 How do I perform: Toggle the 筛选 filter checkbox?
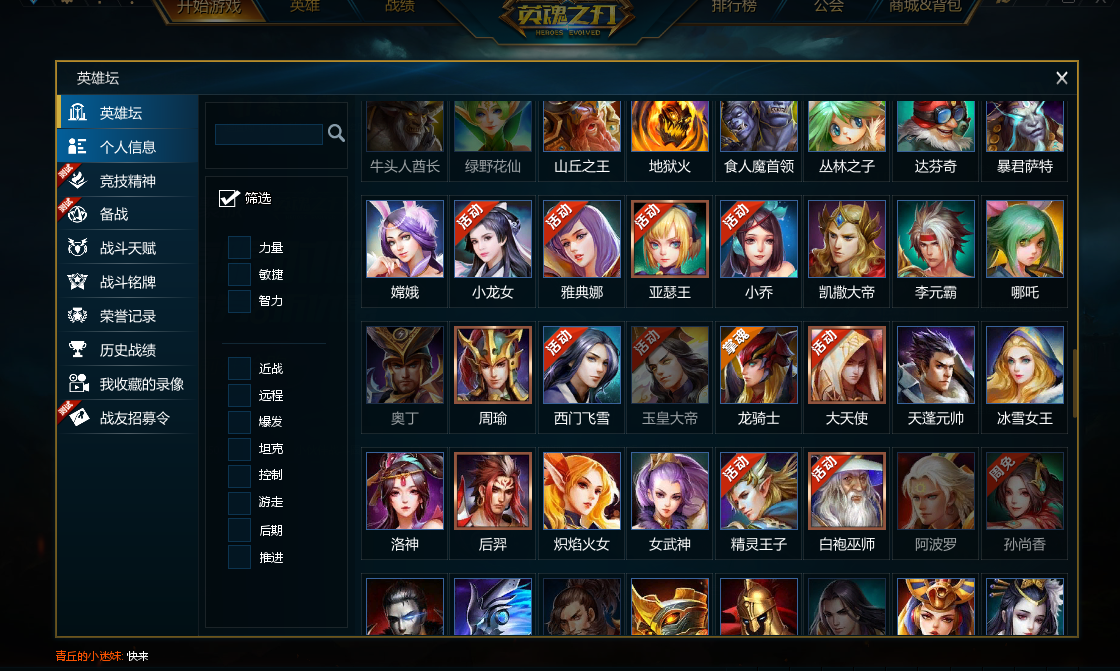point(228,198)
